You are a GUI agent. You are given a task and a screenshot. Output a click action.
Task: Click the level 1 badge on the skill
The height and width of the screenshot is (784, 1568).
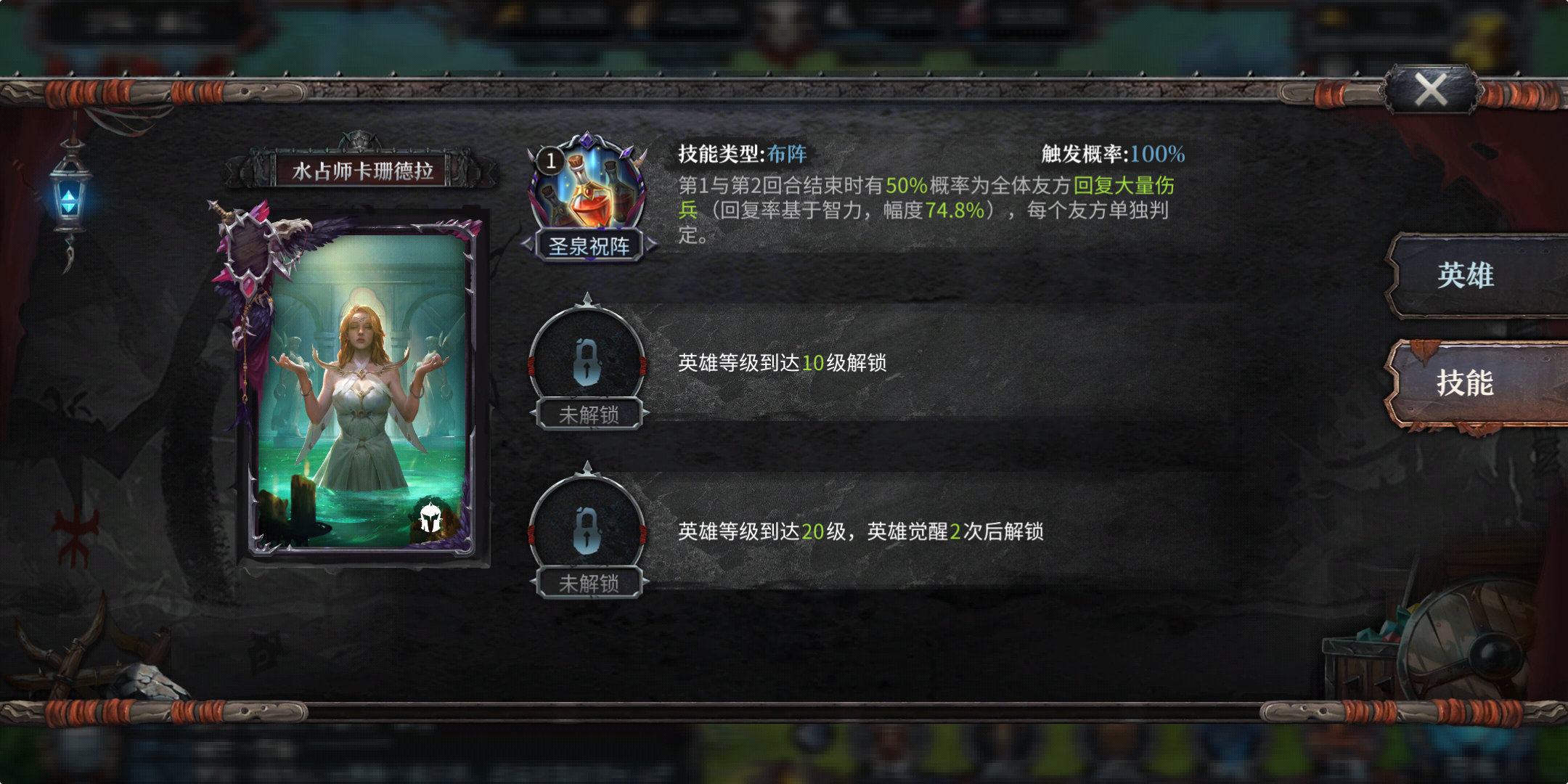click(x=550, y=161)
